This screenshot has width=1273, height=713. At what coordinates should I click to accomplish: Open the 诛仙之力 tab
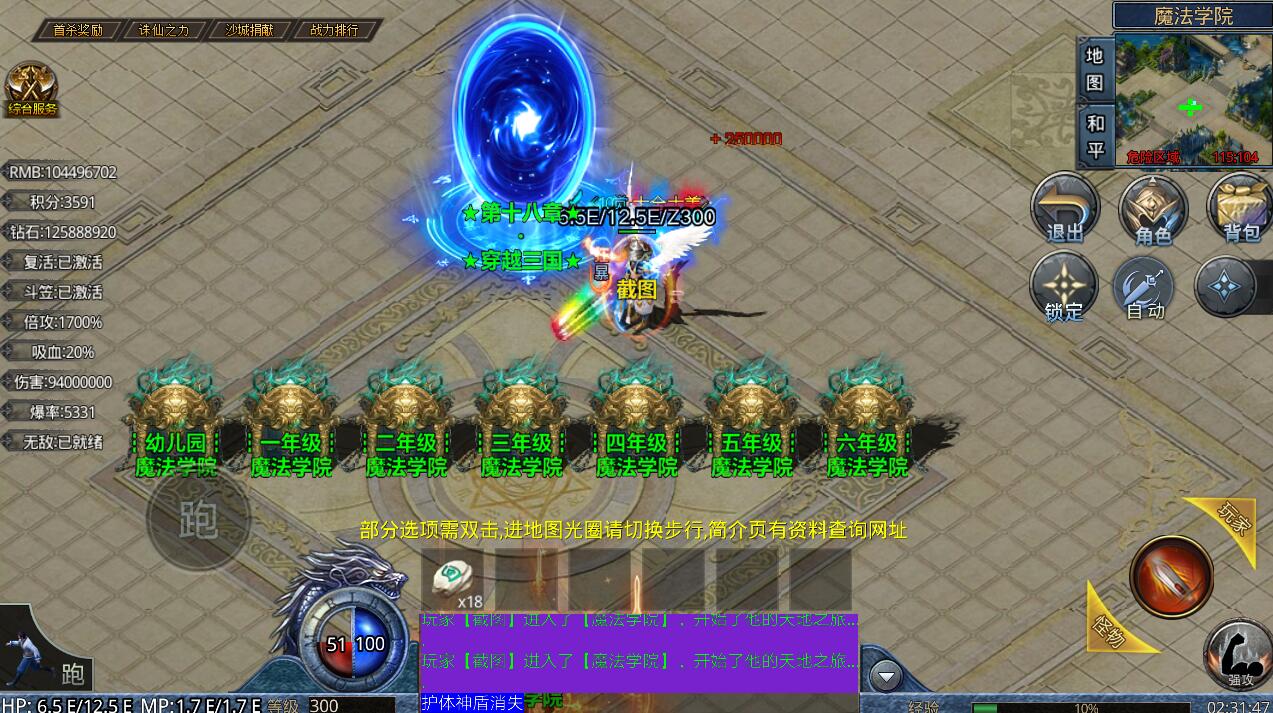[x=163, y=30]
